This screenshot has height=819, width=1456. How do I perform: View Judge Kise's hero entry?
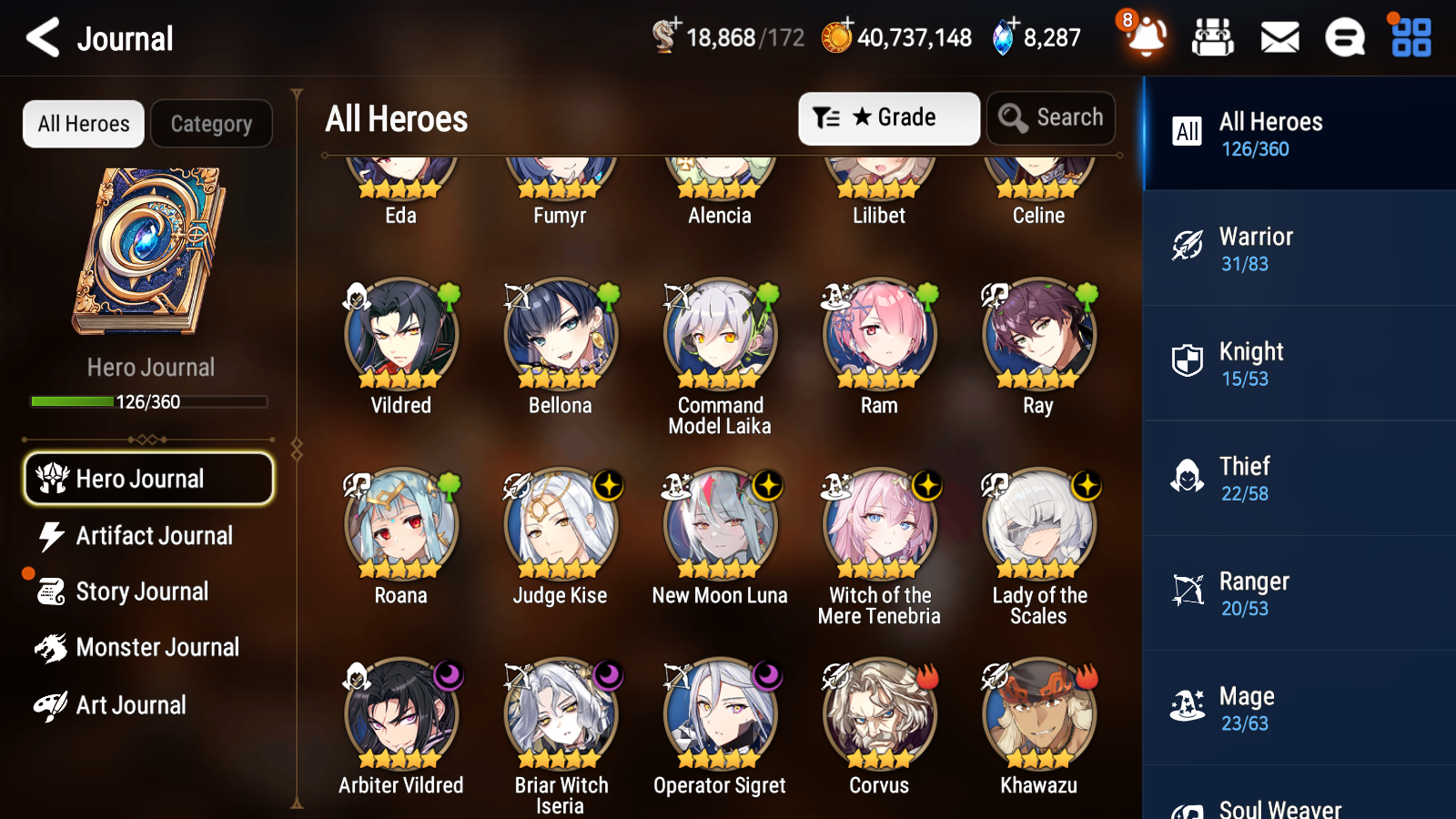pyautogui.click(x=561, y=525)
